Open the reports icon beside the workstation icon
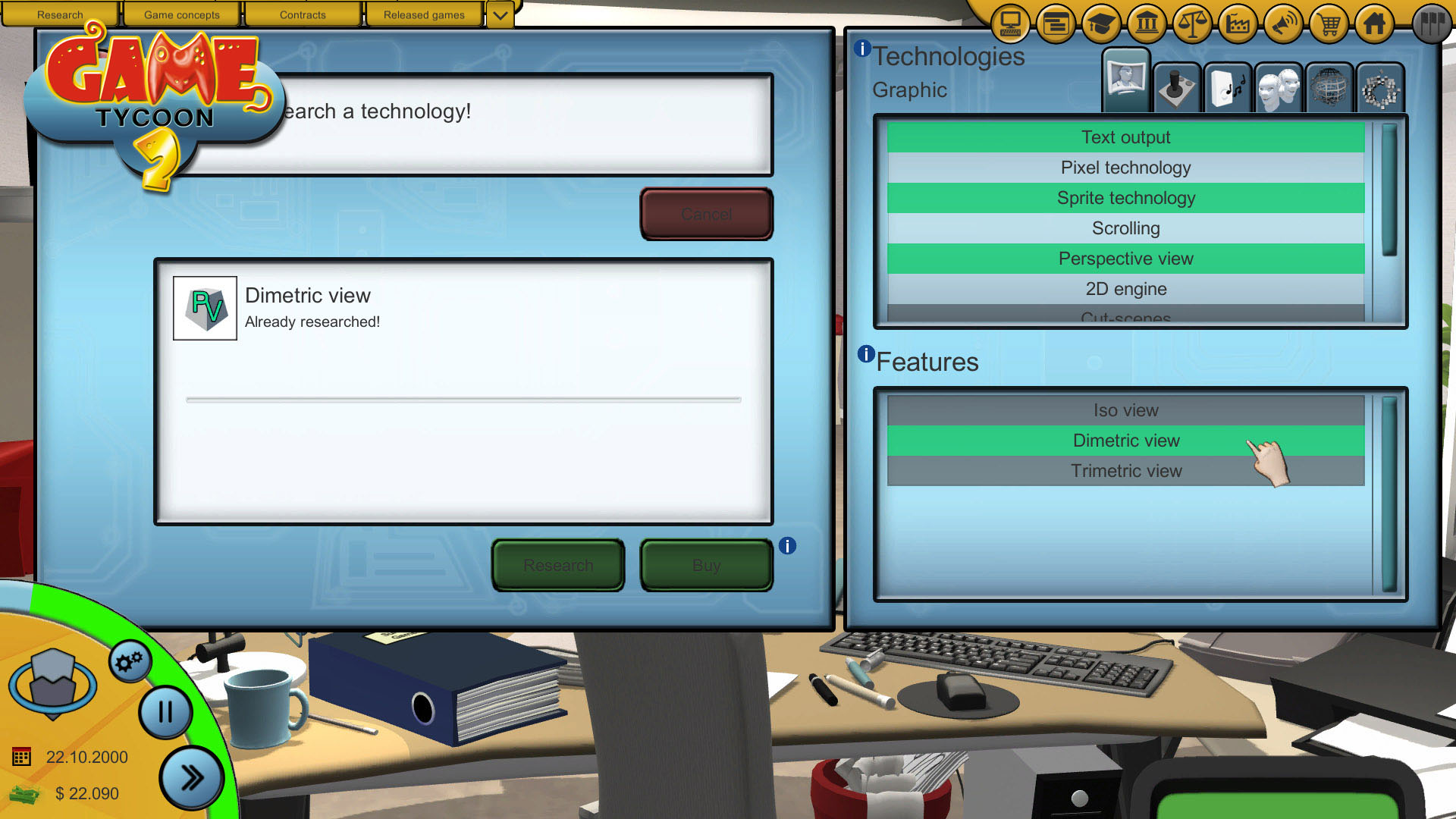The width and height of the screenshot is (1456, 819). (1056, 24)
